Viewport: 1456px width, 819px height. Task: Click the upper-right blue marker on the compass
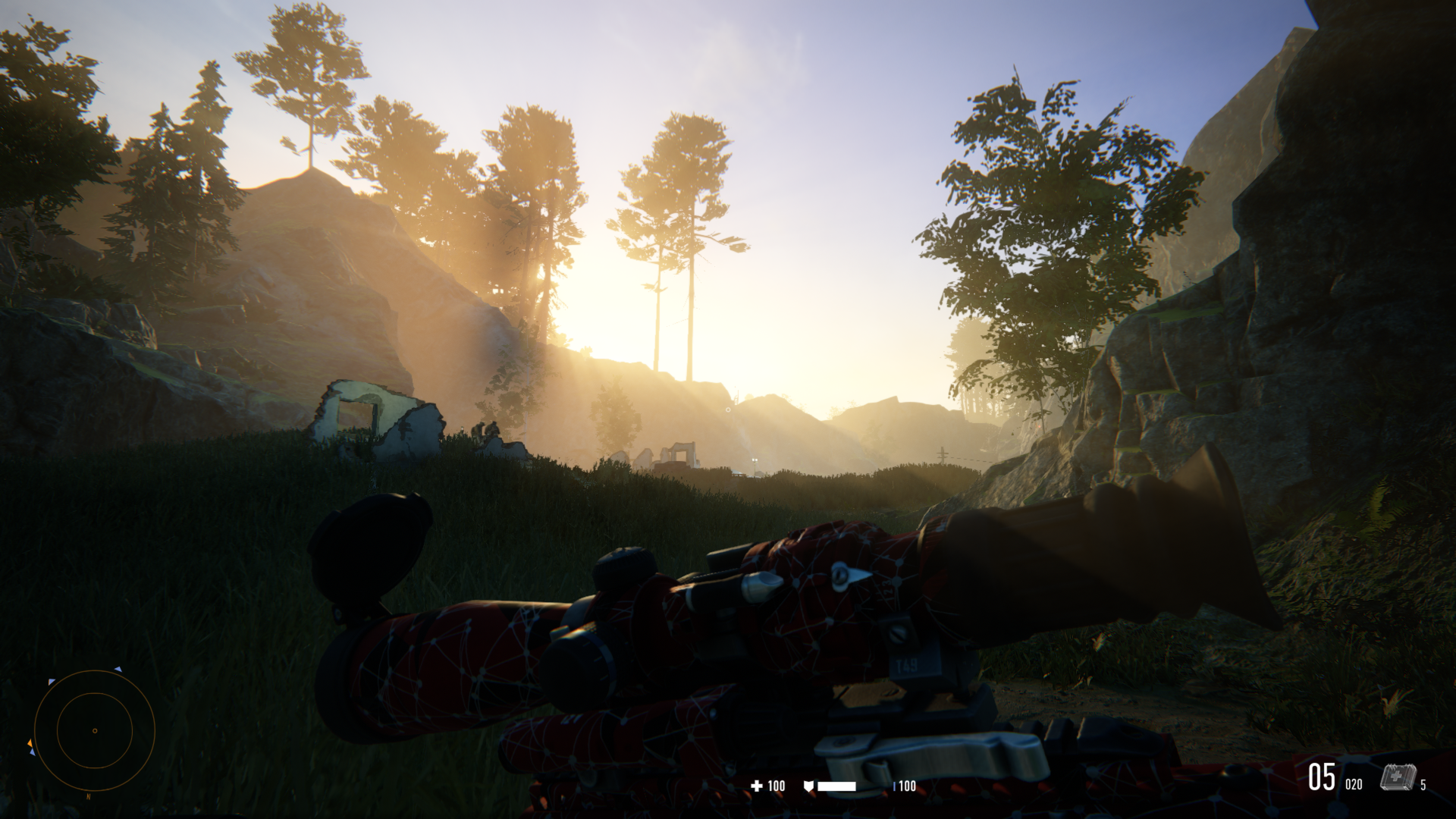(118, 669)
